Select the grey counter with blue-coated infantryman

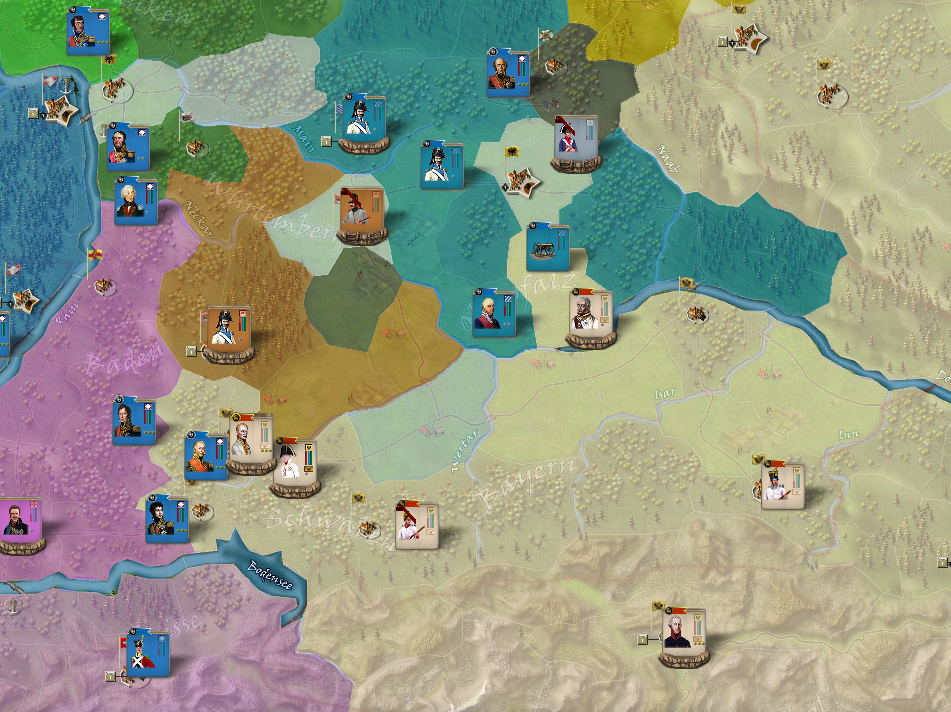[x=575, y=142]
